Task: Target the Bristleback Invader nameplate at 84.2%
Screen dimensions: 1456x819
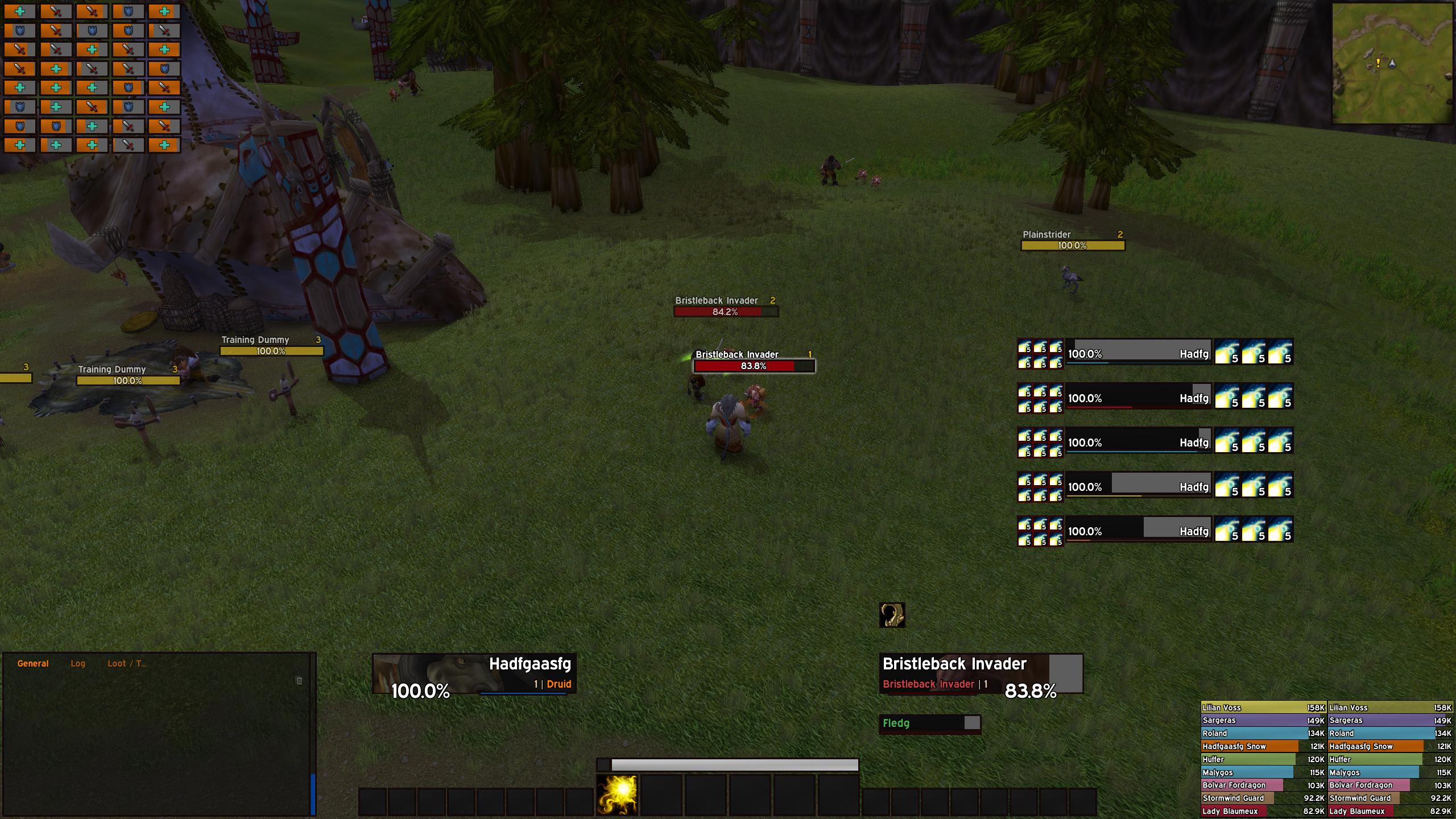Action: pos(726,312)
